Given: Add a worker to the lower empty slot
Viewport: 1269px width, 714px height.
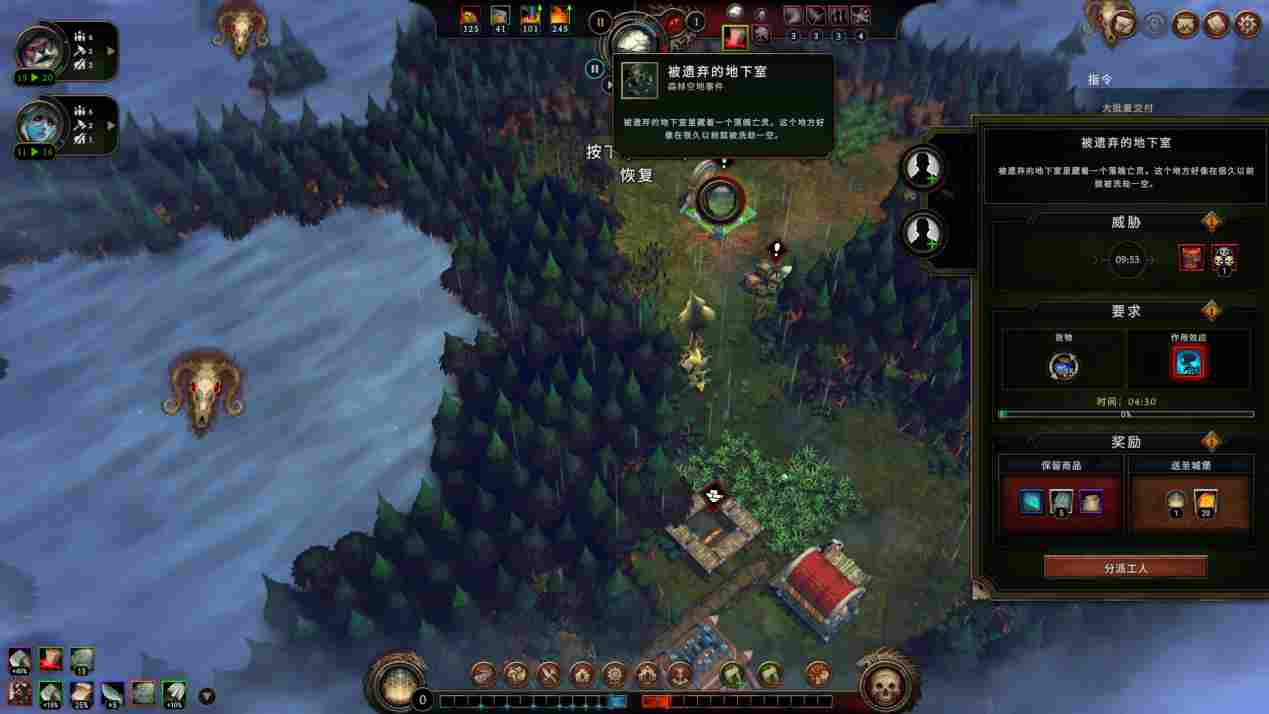Looking at the screenshot, I should tap(922, 233).
